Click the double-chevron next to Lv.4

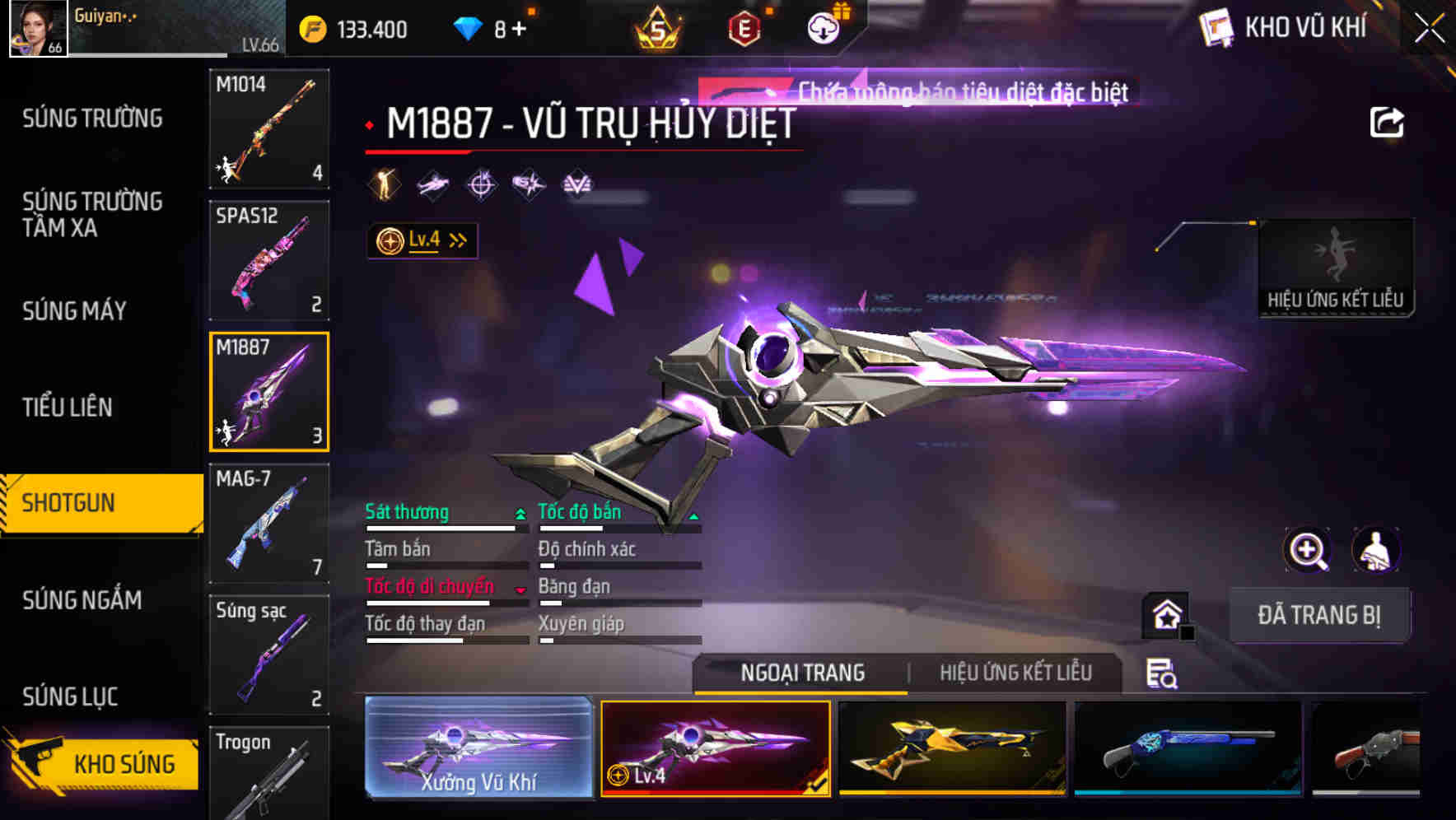tap(455, 239)
